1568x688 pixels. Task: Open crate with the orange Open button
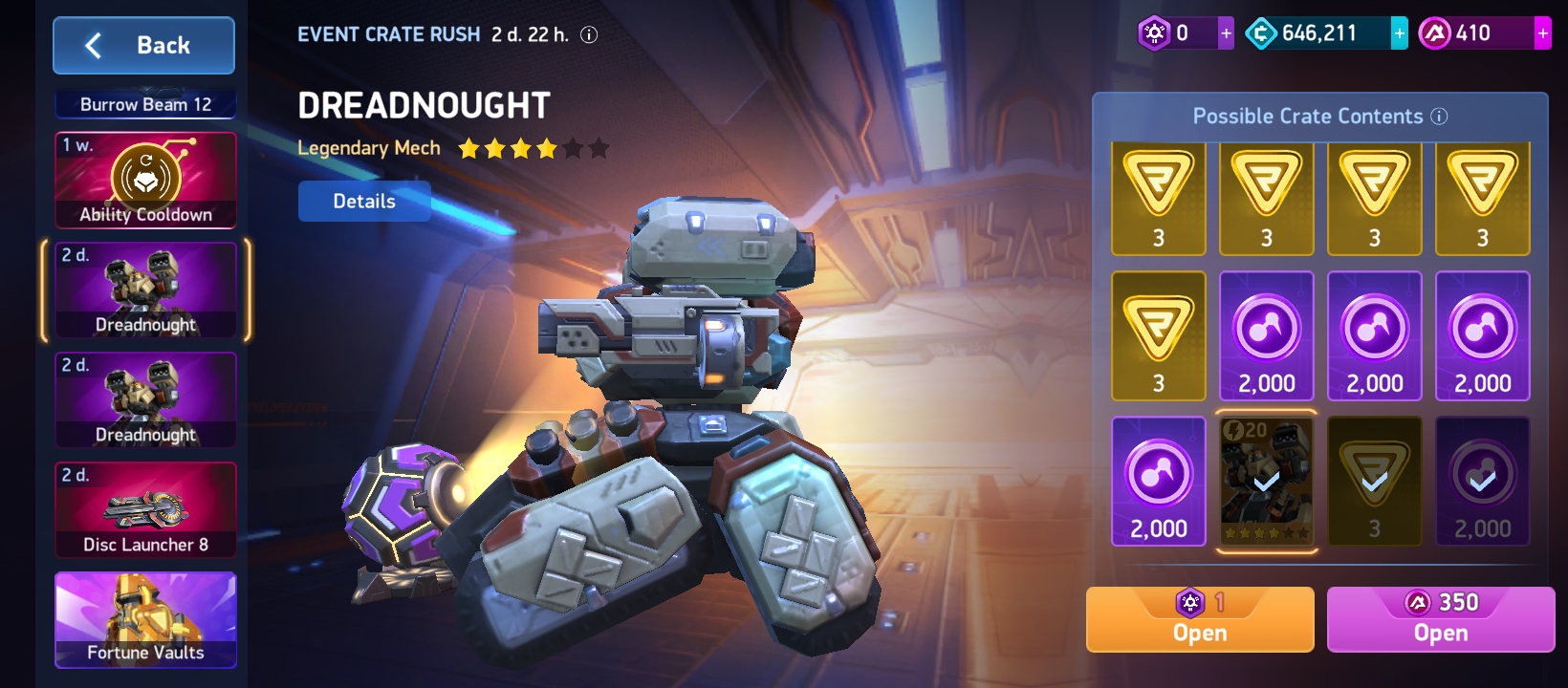[1199, 620]
